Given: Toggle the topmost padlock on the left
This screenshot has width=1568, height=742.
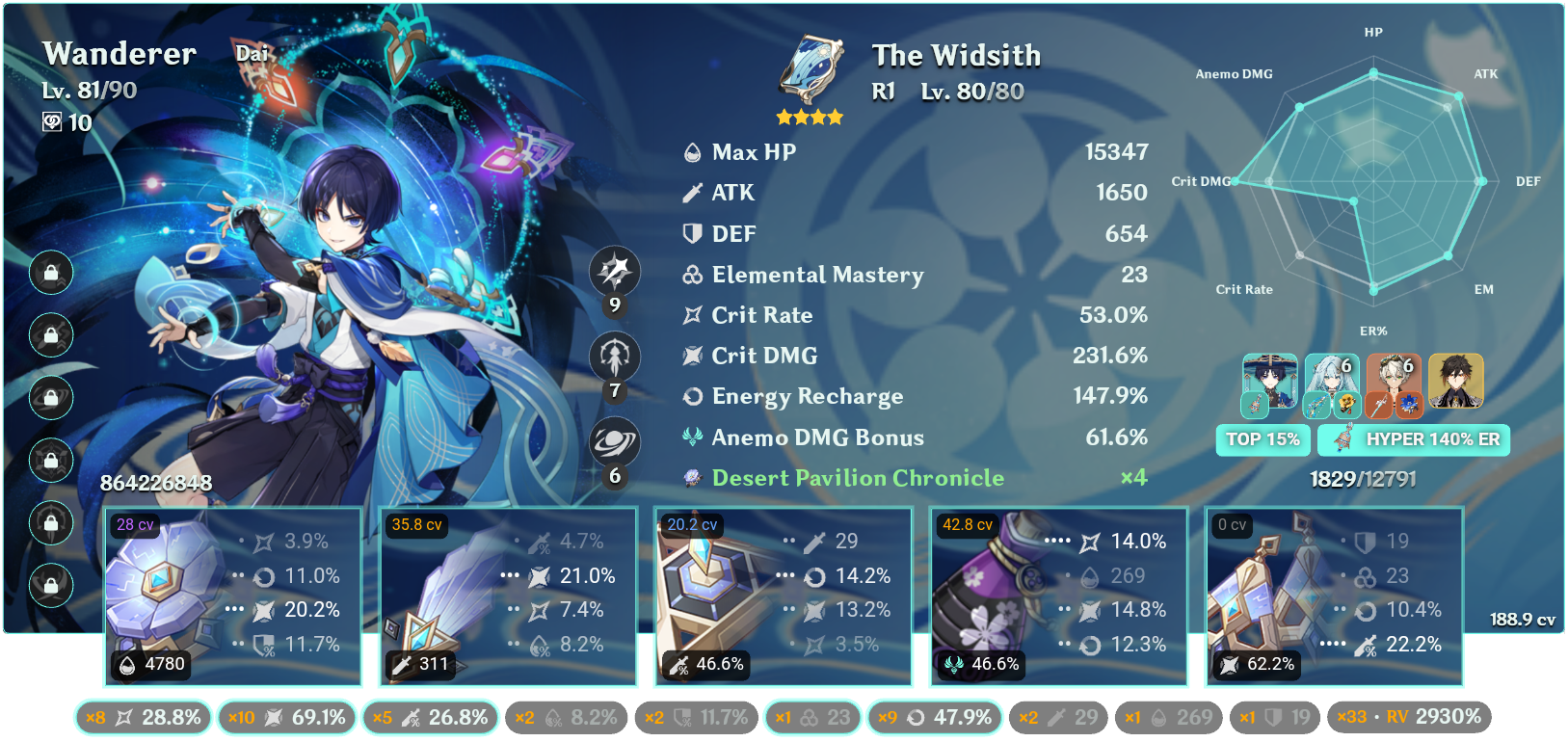Looking at the screenshot, I should coord(50,273).
